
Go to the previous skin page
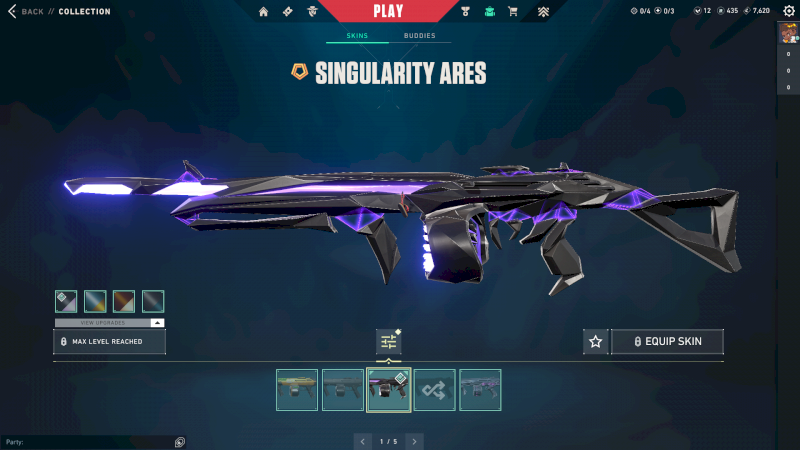click(363, 441)
